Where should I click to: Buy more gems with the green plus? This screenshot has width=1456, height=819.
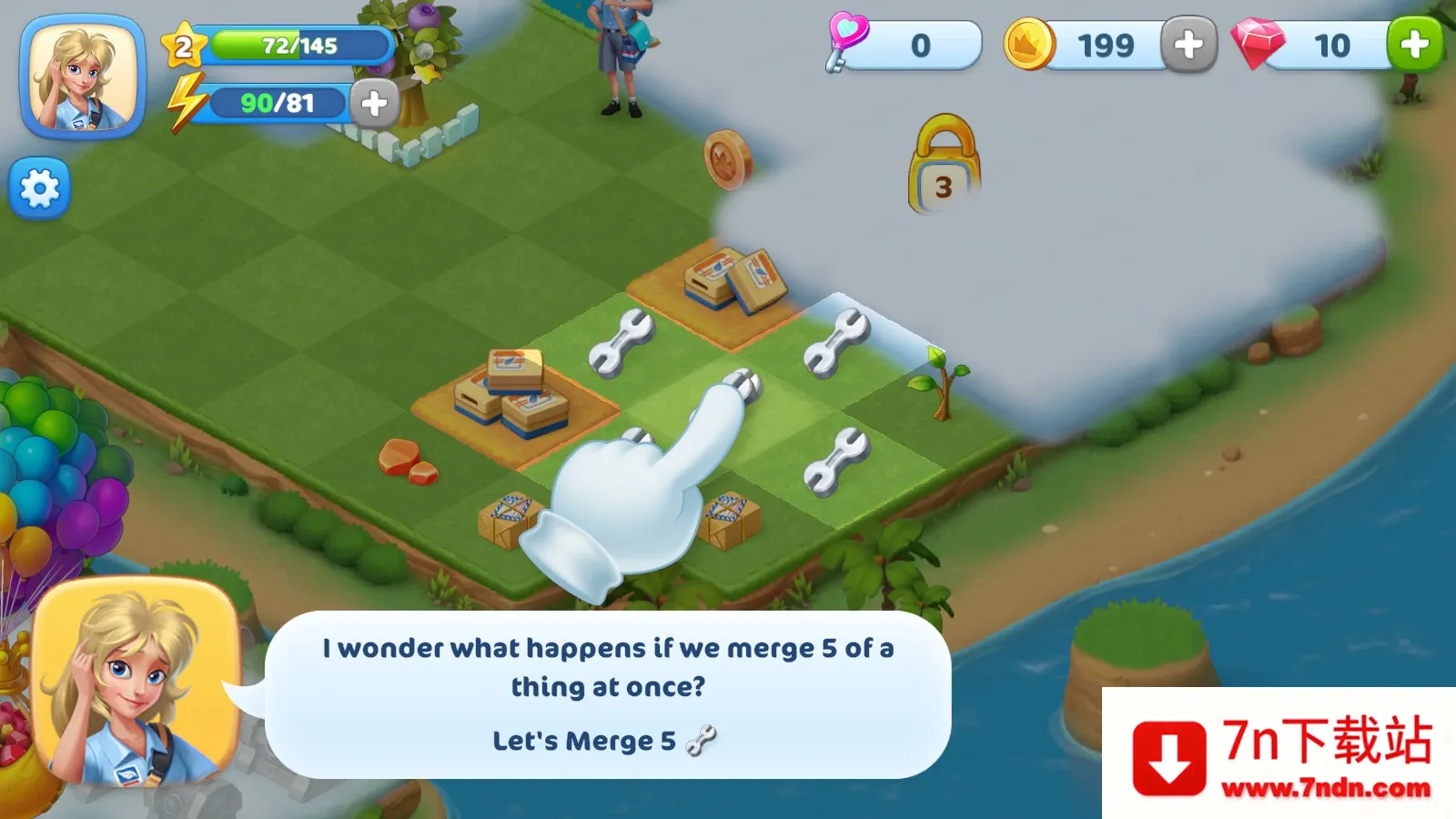pos(1414,45)
